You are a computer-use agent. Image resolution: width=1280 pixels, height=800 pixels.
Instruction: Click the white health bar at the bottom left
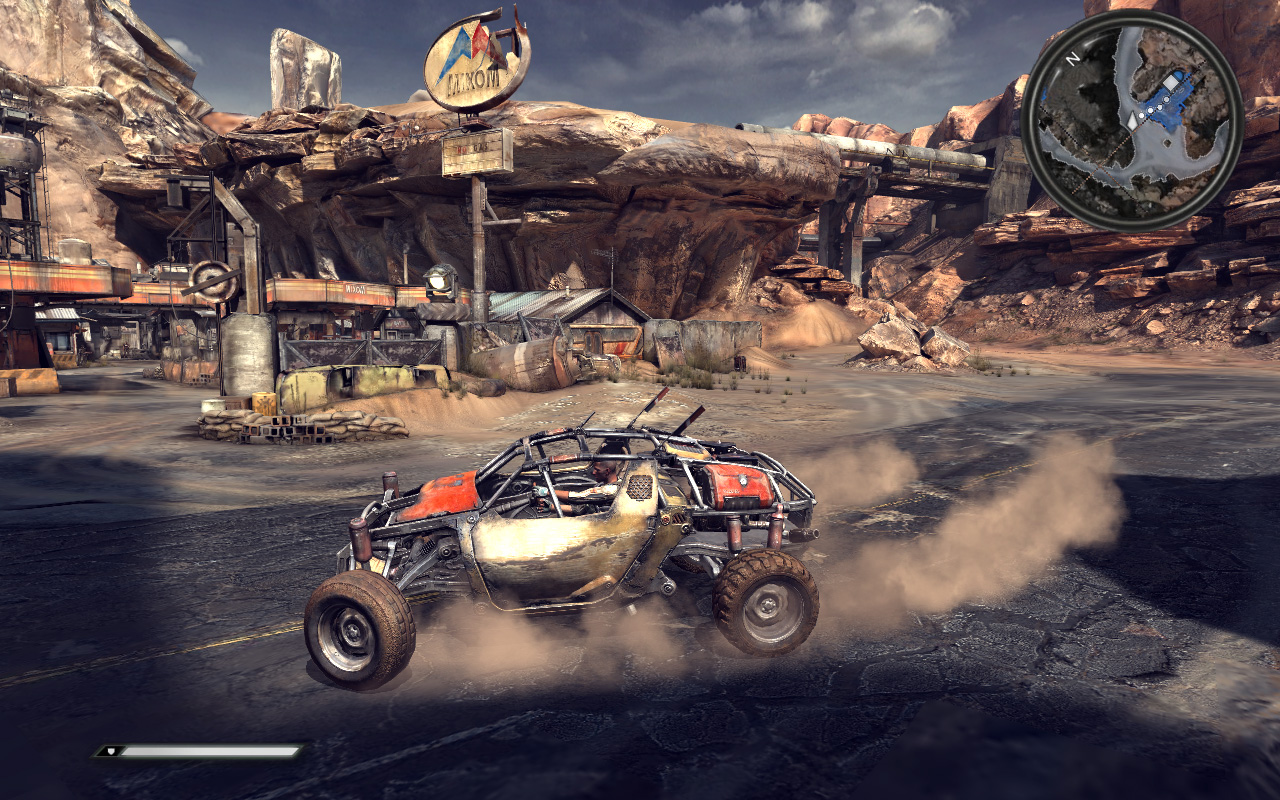(x=210, y=751)
